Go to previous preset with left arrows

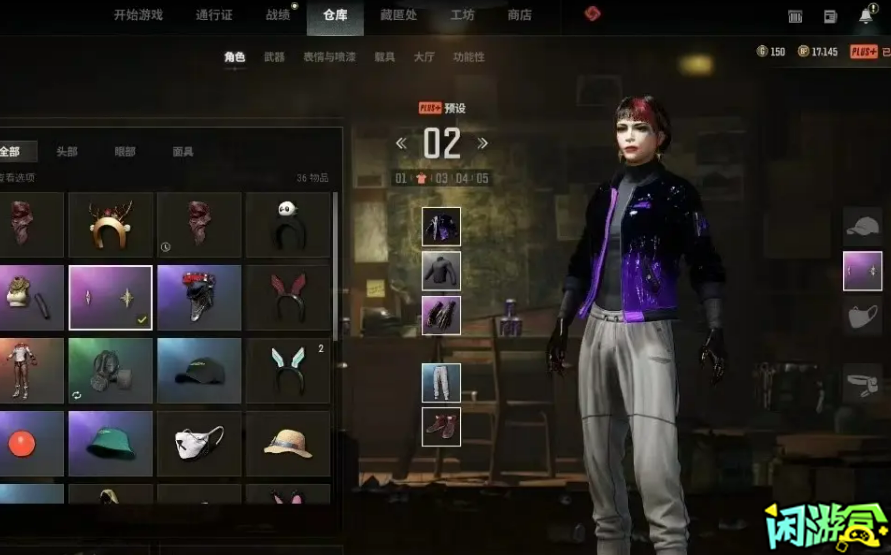click(x=401, y=143)
